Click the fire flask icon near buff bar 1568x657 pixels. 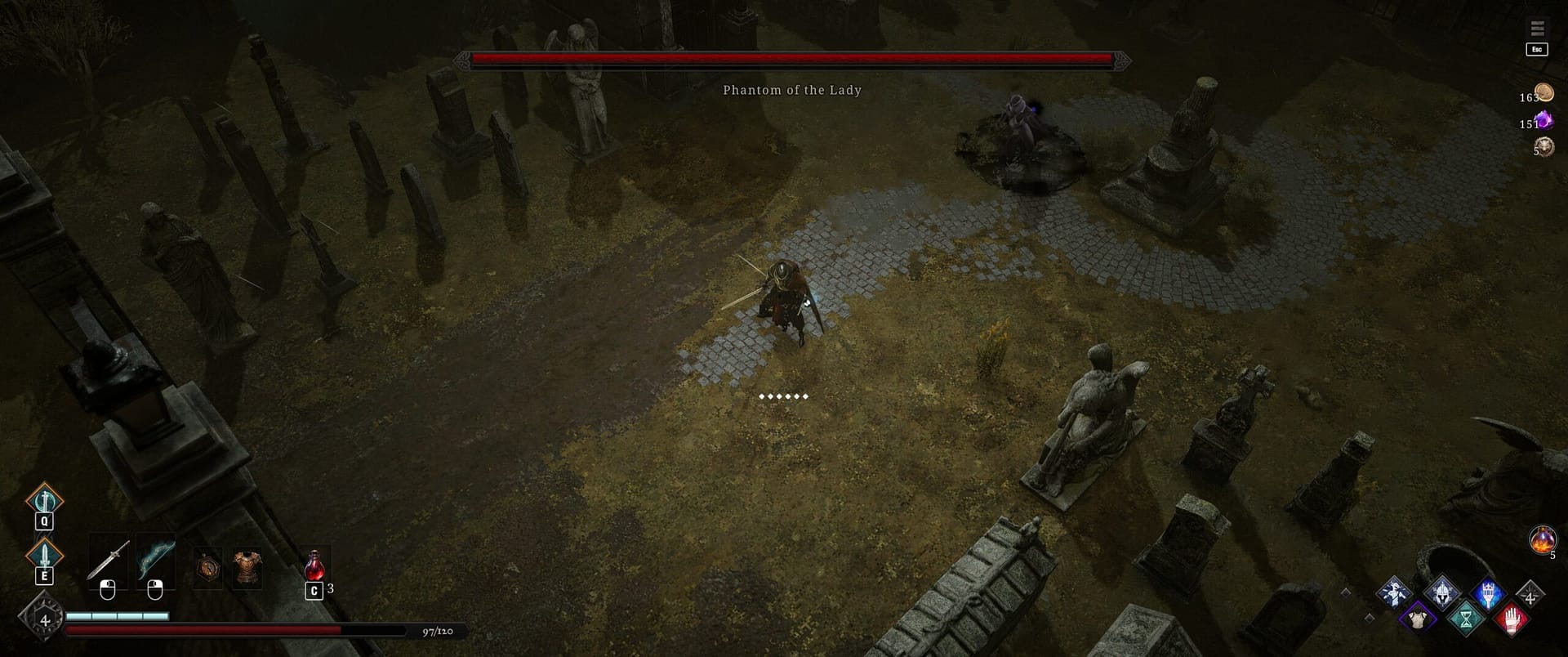coord(1542,539)
